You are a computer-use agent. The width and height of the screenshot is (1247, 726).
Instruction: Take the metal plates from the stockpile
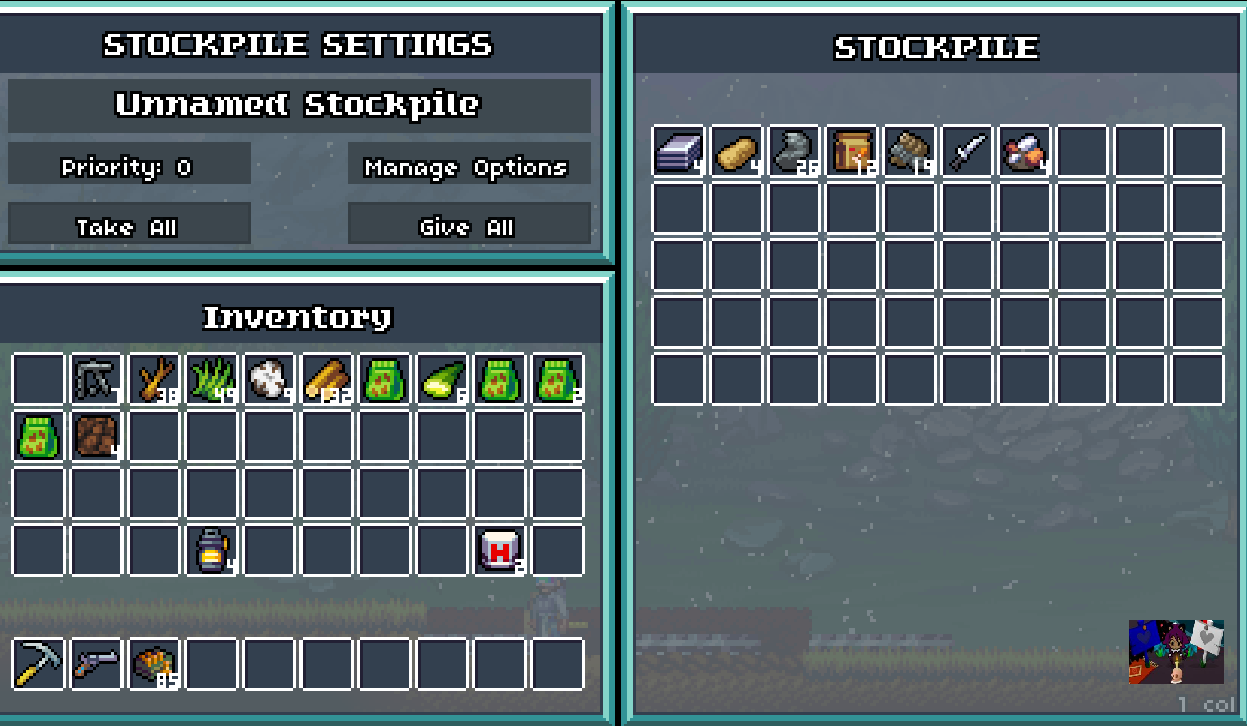pyautogui.click(x=678, y=151)
